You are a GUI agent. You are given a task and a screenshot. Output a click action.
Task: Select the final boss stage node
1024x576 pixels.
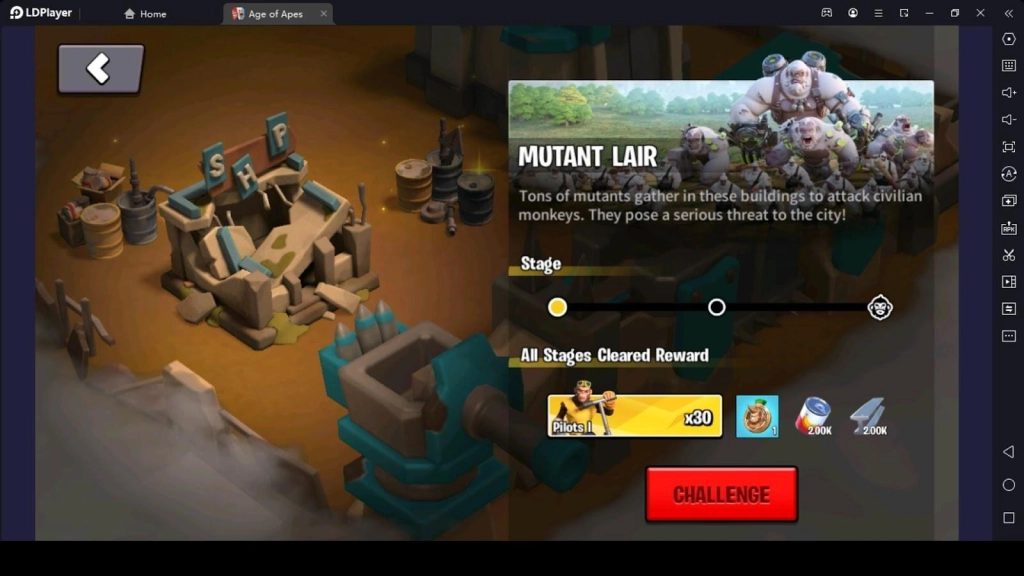pos(880,307)
